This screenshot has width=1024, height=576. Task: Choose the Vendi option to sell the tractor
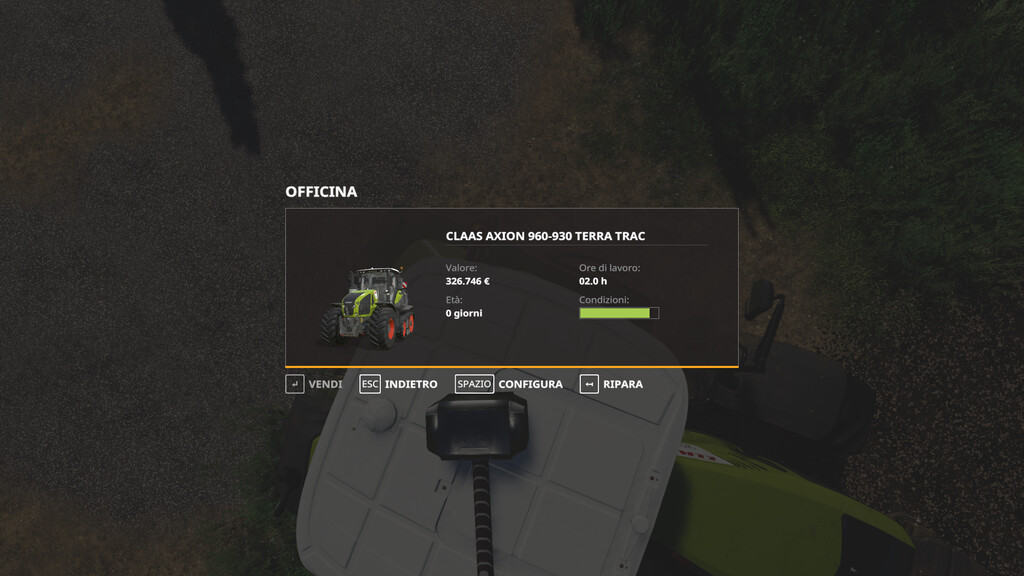click(x=314, y=384)
